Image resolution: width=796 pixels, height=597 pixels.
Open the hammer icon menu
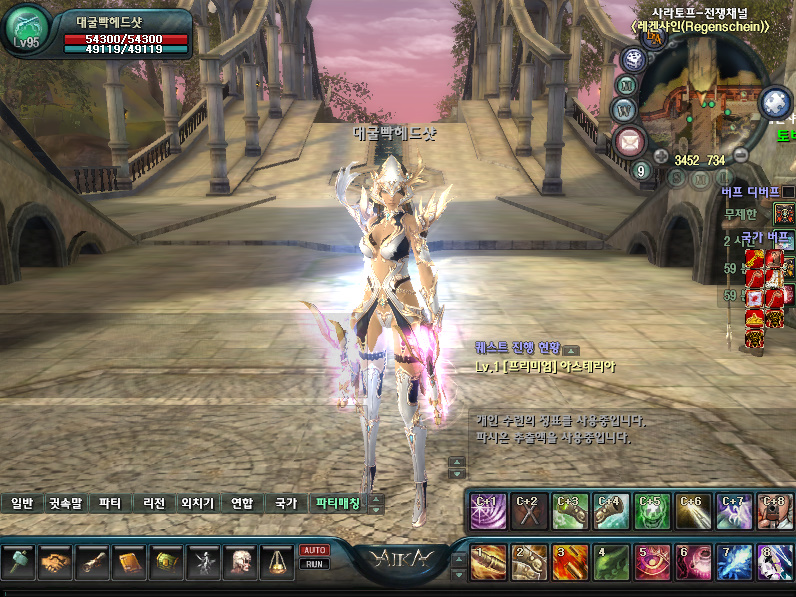click(18, 563)
